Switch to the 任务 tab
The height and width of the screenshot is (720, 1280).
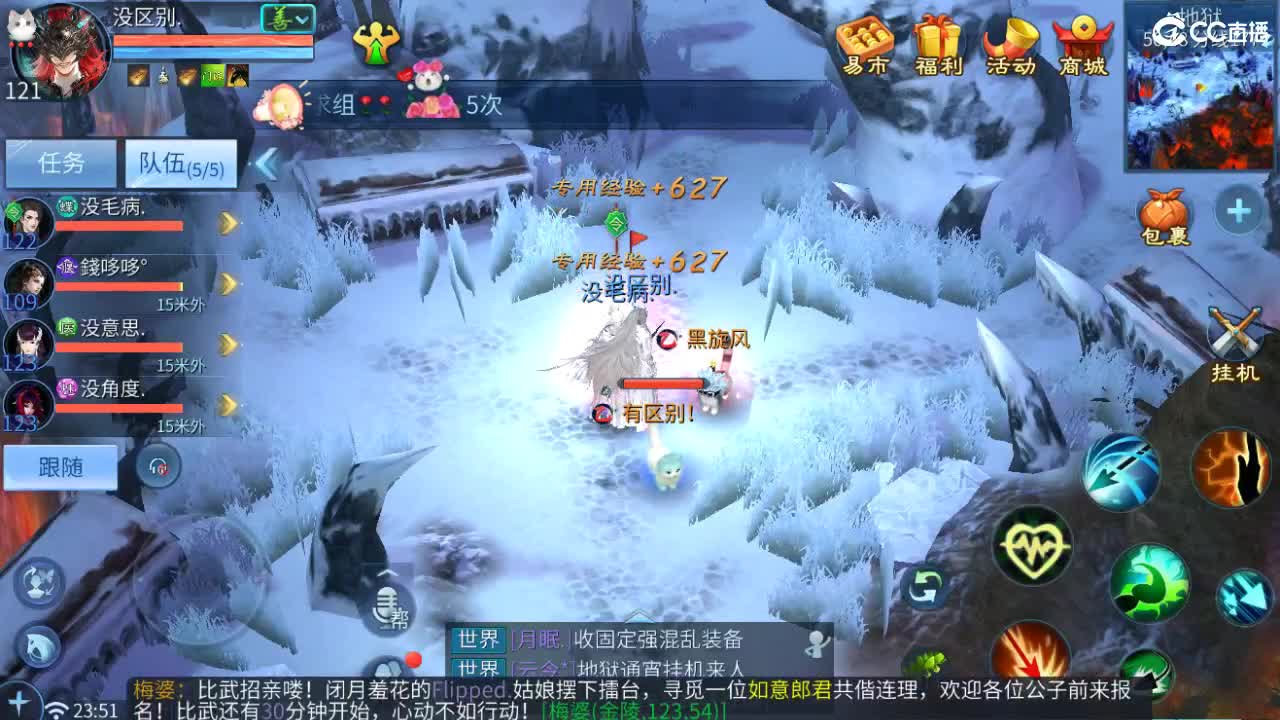(60, 163)
